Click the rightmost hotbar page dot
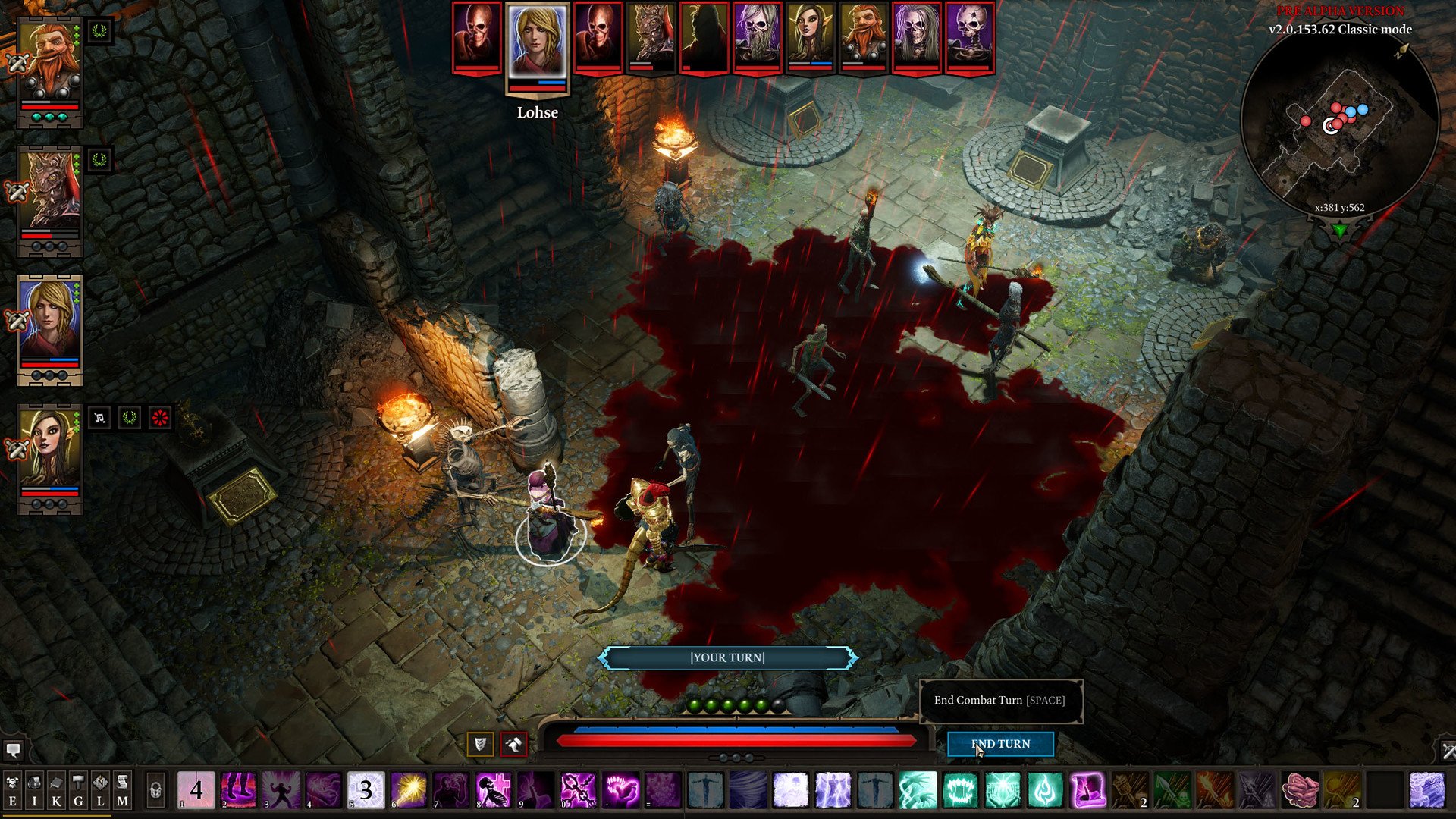This screenshot has height=819, width=1456. pyautogui.click(x=748, y=757)
